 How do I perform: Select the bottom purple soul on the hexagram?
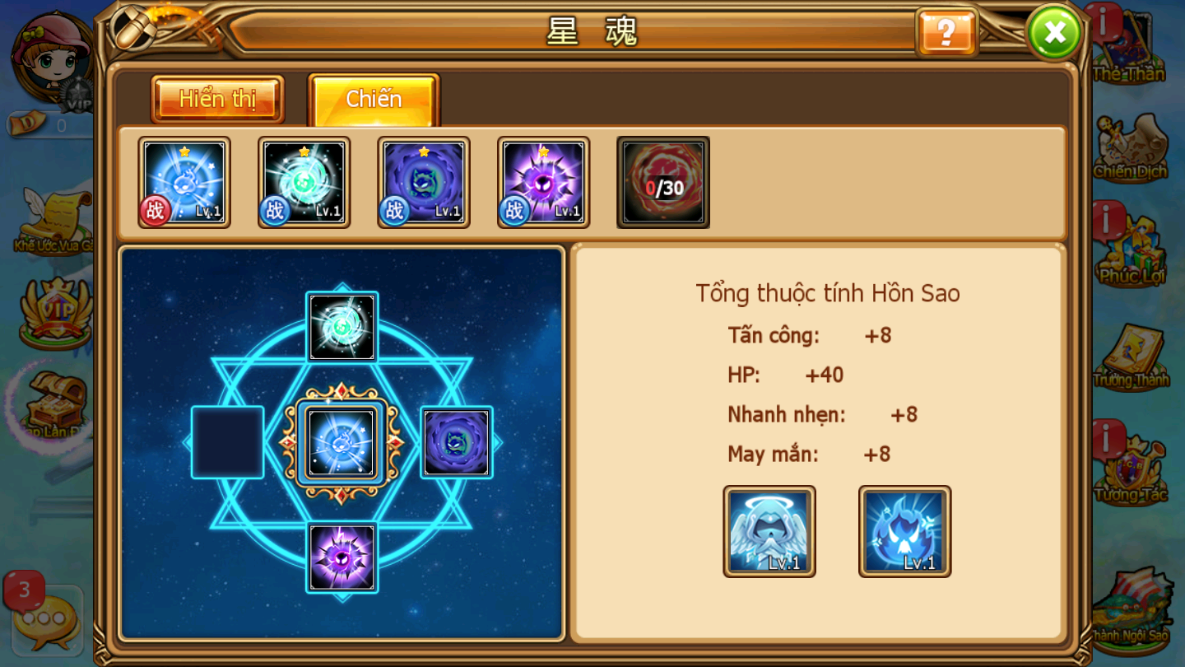pos(342,557)
